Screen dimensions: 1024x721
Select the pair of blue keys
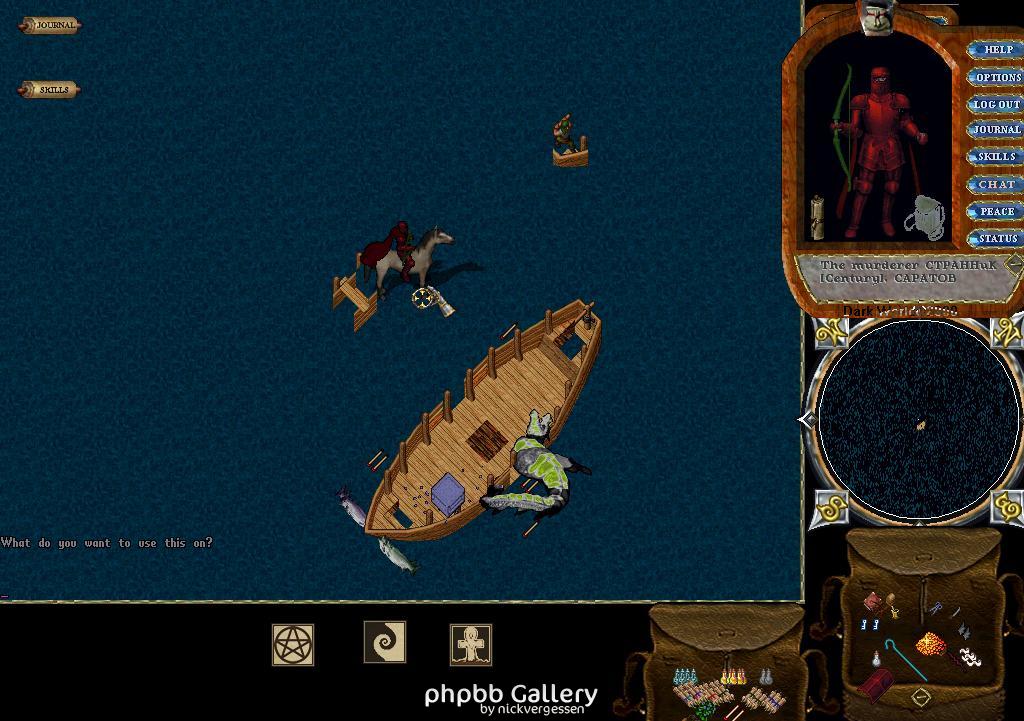tap(869, 624)
